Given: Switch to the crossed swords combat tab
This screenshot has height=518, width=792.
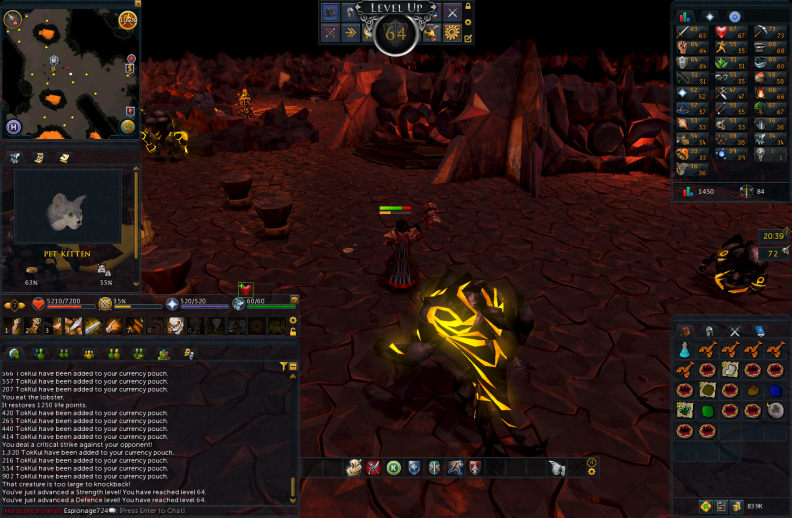Looking at the screenshot, I should [x=735, y=331].
